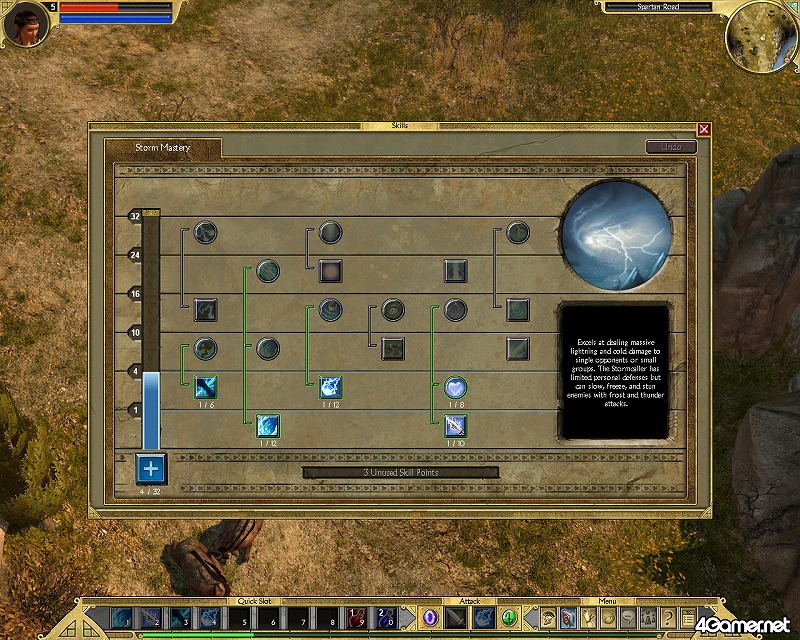
Task: Upgrade the skill showing 1/10
Action: [456, 425]
